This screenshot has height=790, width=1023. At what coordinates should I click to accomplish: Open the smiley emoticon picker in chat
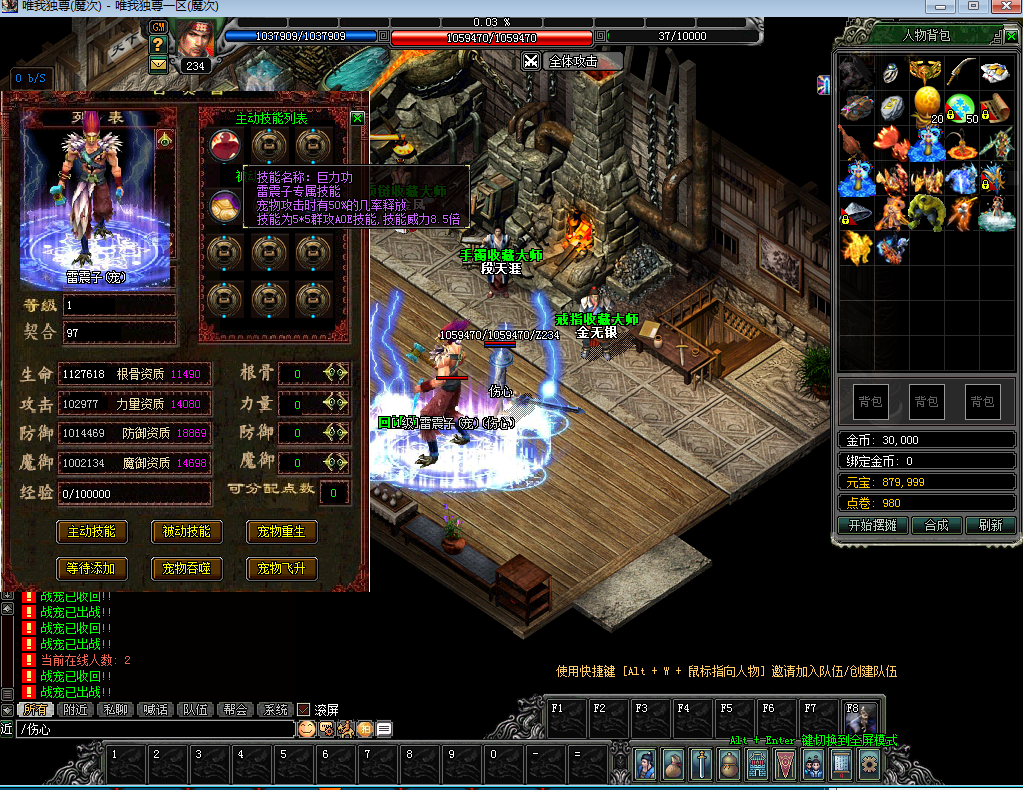click(x=307, y=729)
